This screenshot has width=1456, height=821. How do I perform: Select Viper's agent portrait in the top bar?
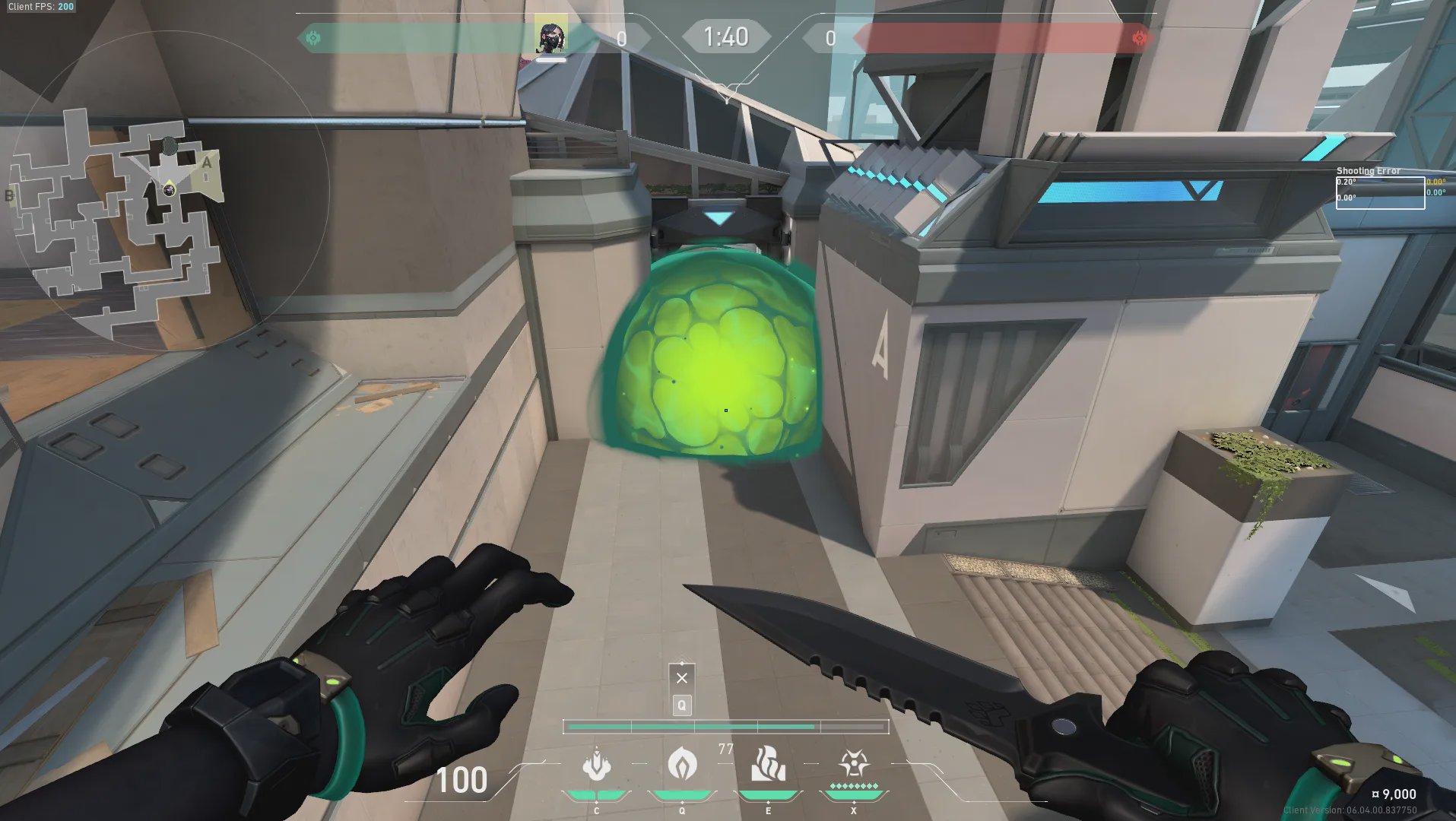[x=550, y=35]
